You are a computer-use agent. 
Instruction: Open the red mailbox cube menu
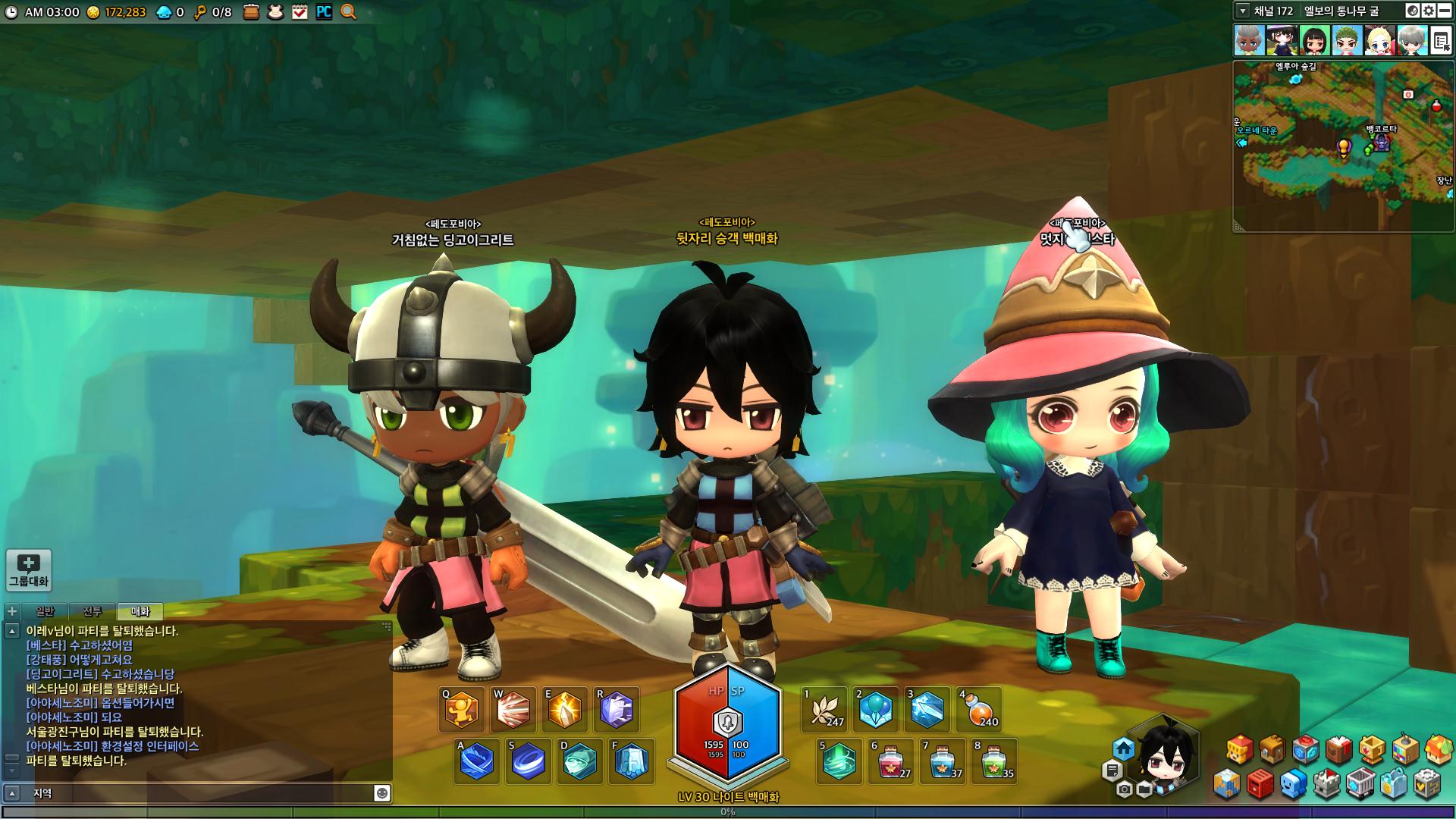pos(1259,784)
